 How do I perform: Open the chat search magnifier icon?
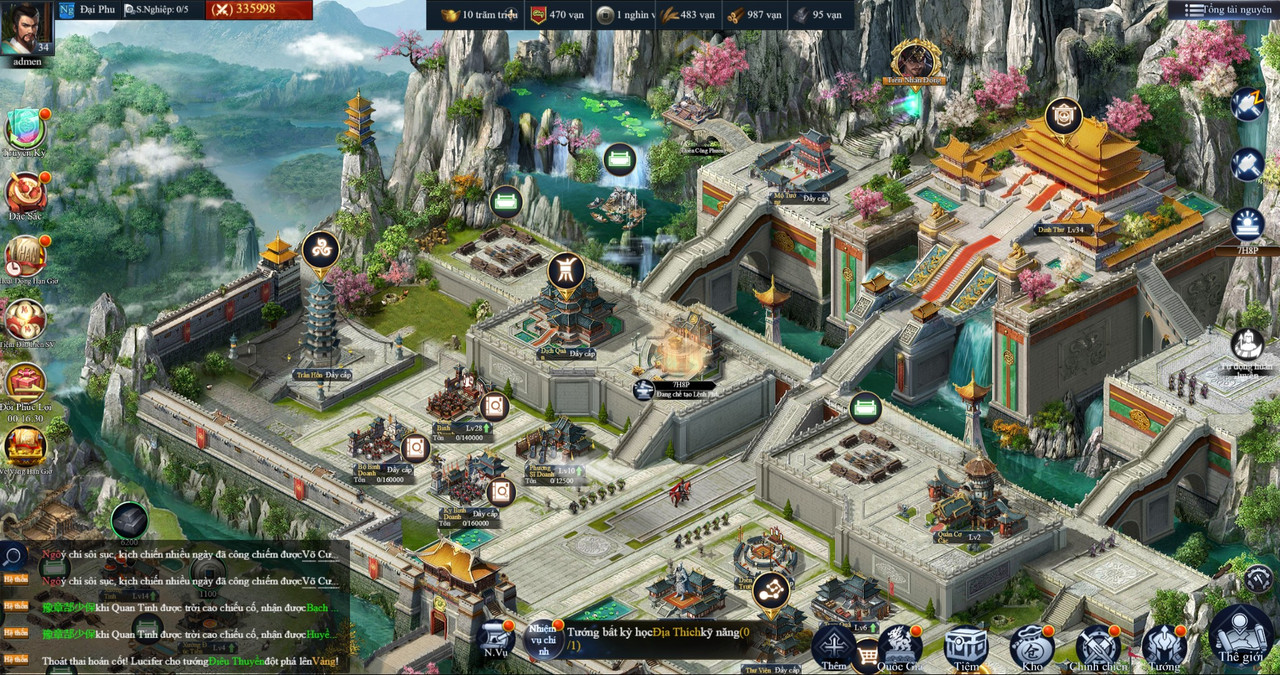[13, 556]
